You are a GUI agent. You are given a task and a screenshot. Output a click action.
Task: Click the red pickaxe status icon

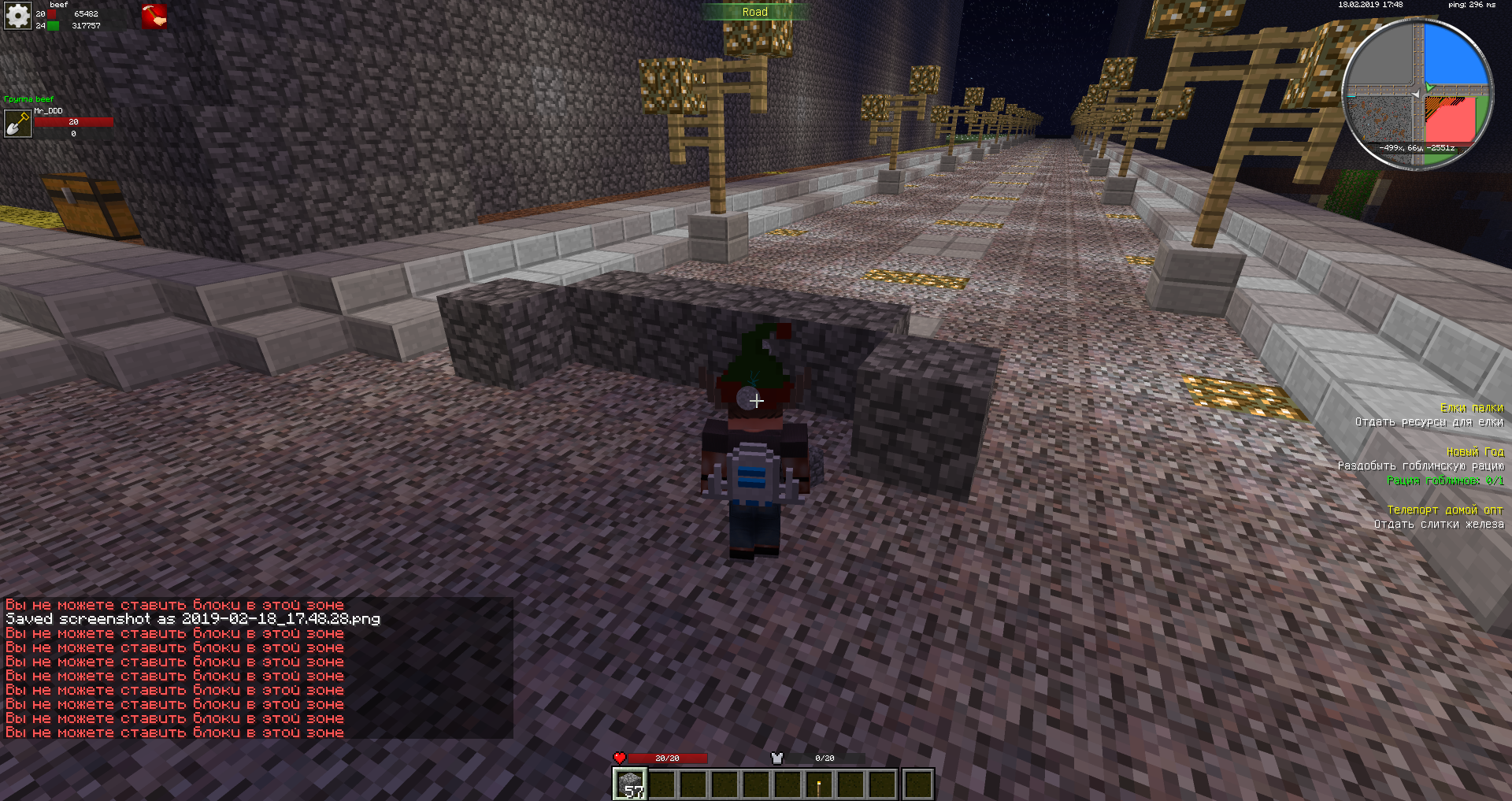click(154, 17)
